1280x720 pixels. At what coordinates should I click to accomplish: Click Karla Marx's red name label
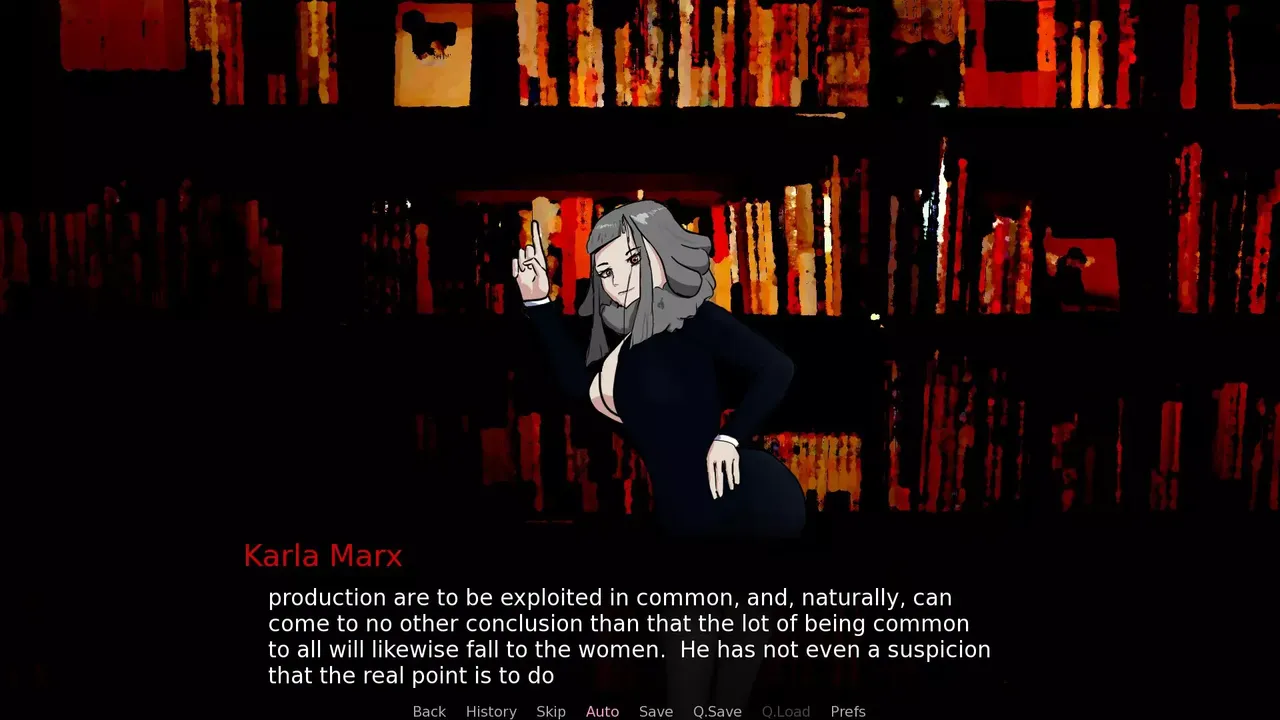[x=322, y=556]
